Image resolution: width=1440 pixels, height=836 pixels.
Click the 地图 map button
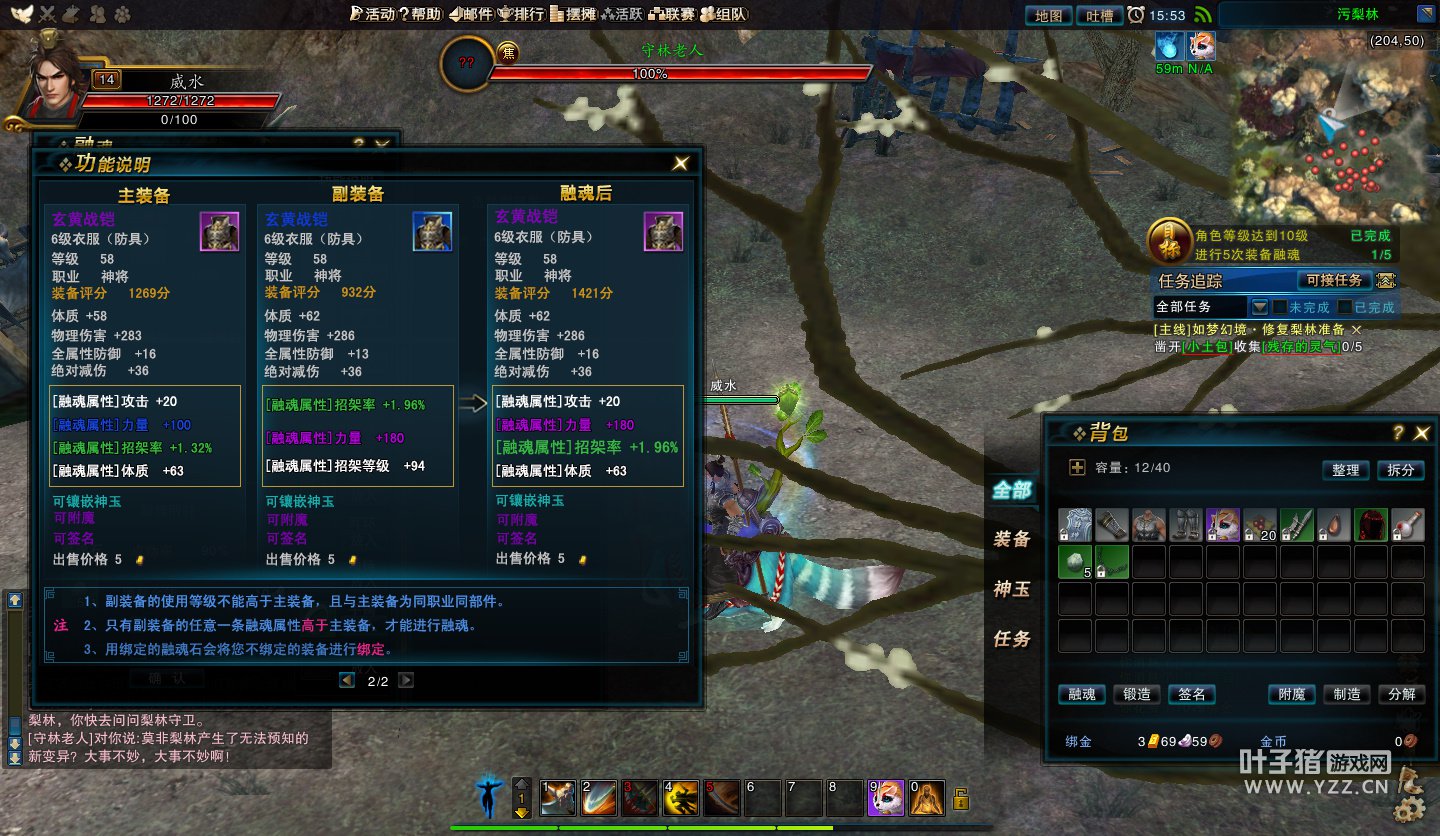[x=1048, y=15]
